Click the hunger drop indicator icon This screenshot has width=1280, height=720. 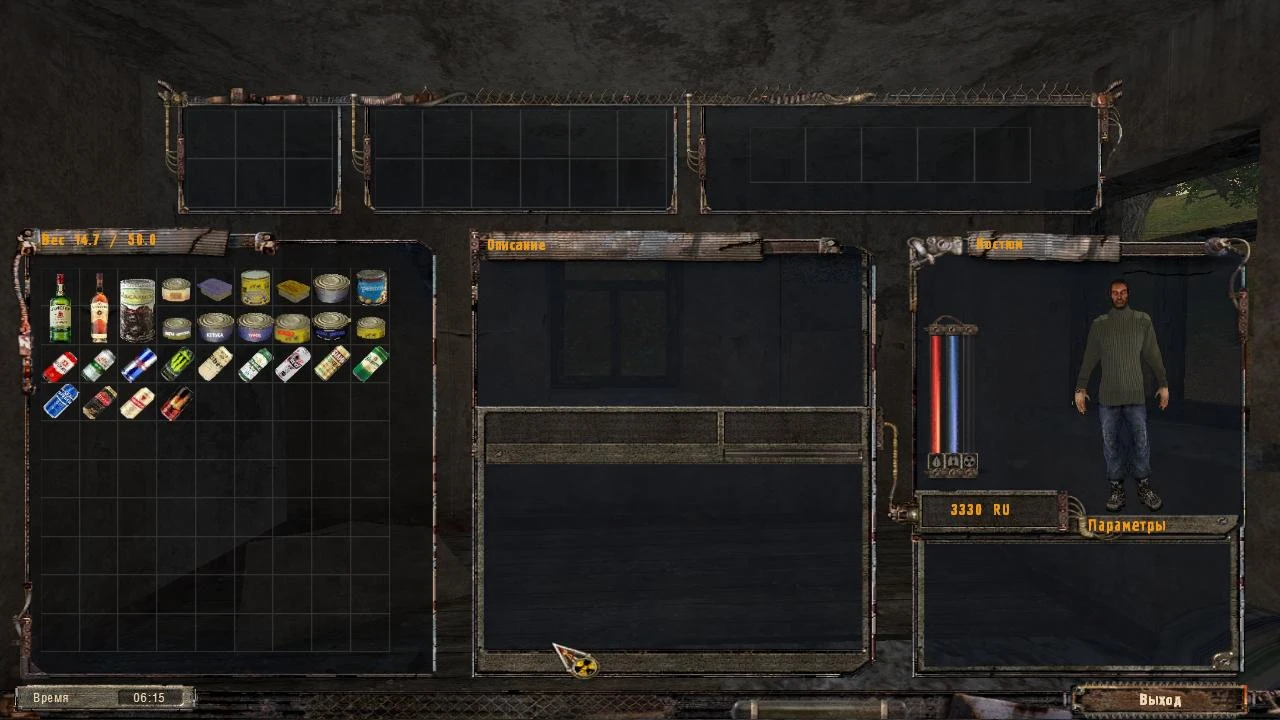[x=936, y=461]
